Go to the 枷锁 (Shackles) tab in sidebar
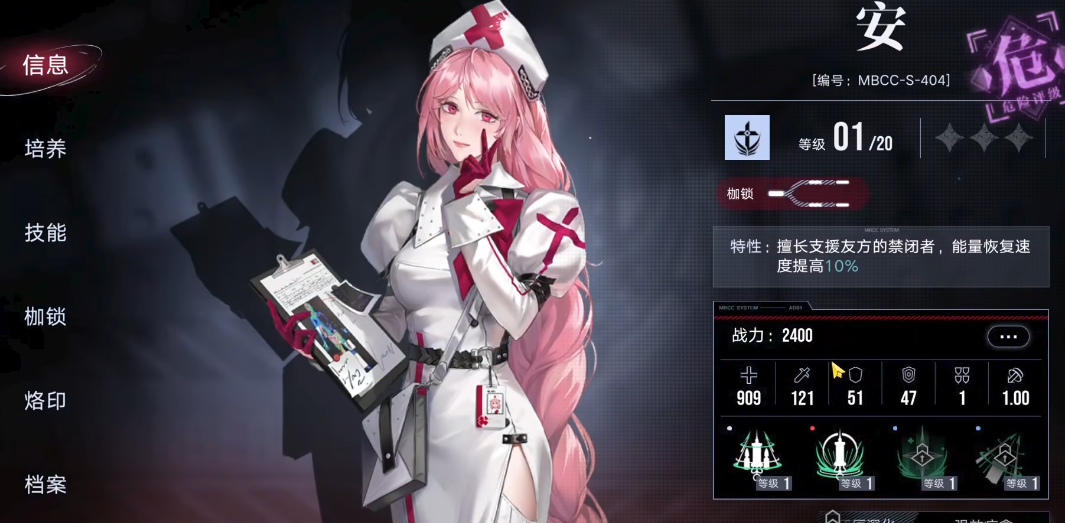 [46, 317]
